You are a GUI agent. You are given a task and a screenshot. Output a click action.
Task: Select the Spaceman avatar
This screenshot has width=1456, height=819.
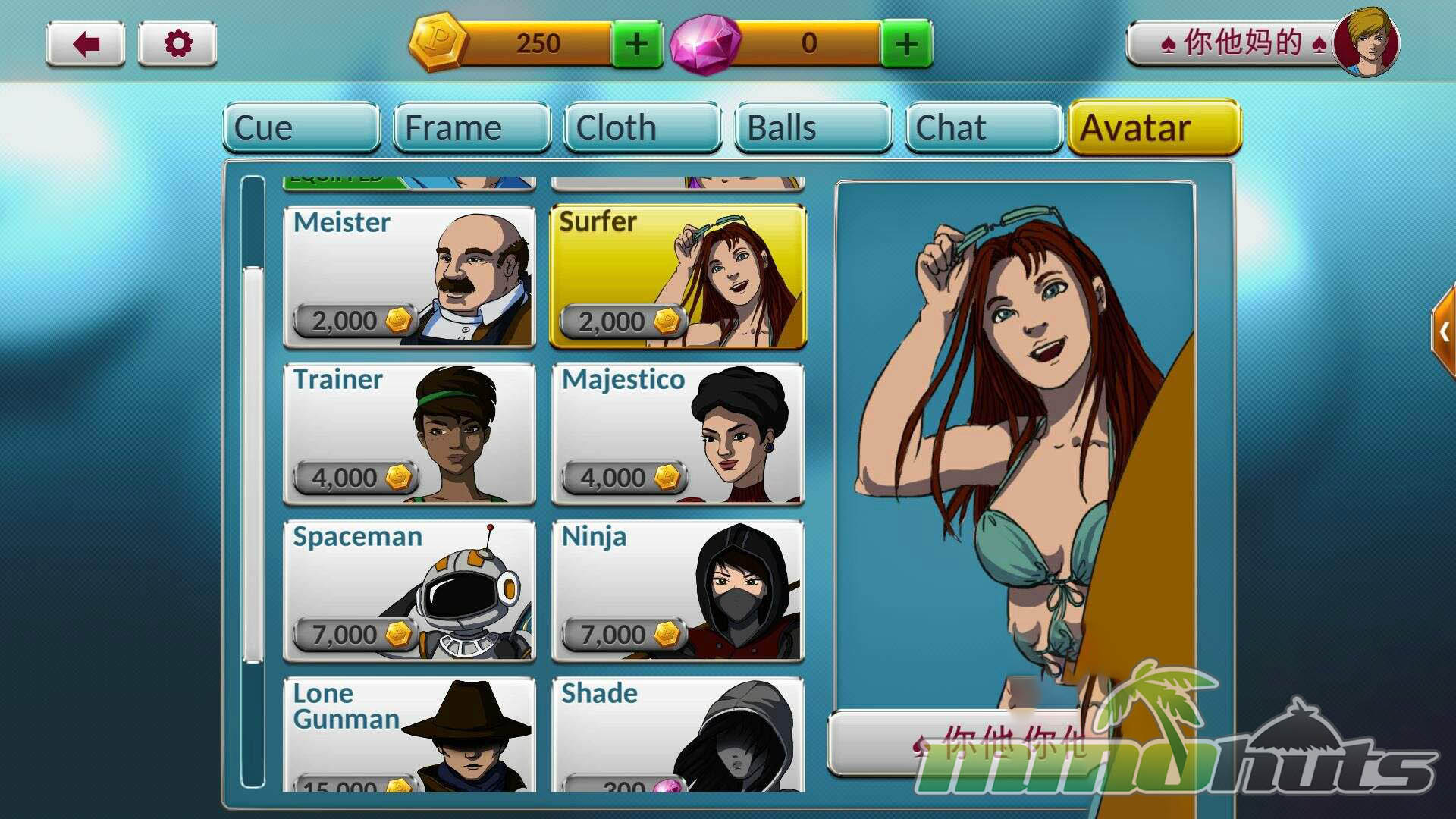click(409, 591)
